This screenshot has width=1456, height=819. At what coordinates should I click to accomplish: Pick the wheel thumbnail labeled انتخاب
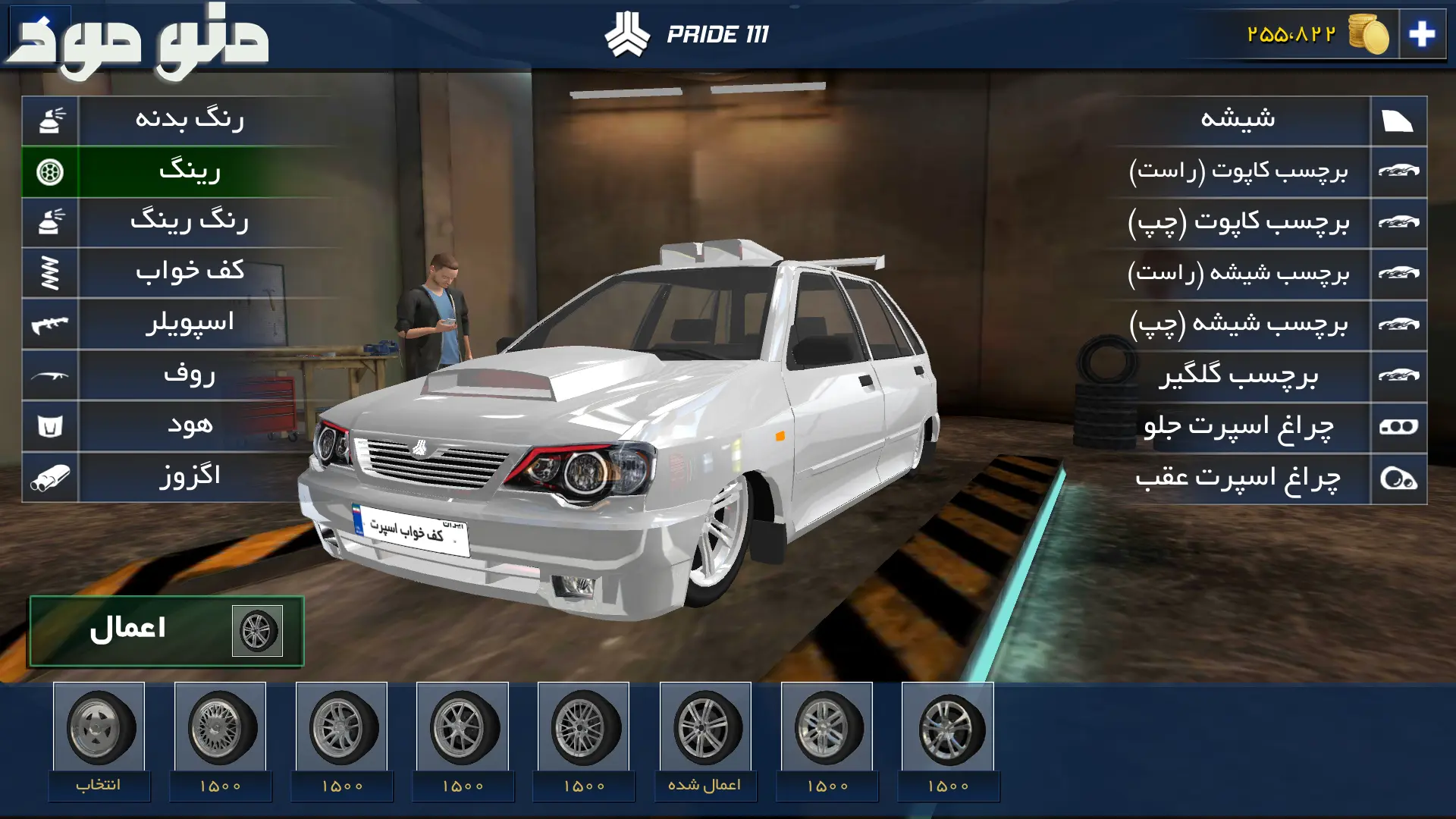99,739
